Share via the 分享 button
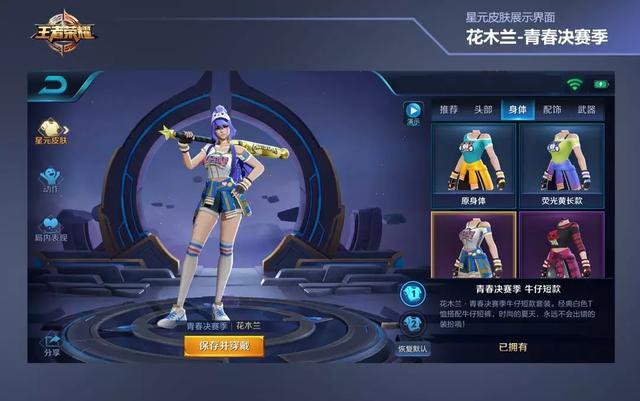The image size is (640, 401). pos(51,346)
